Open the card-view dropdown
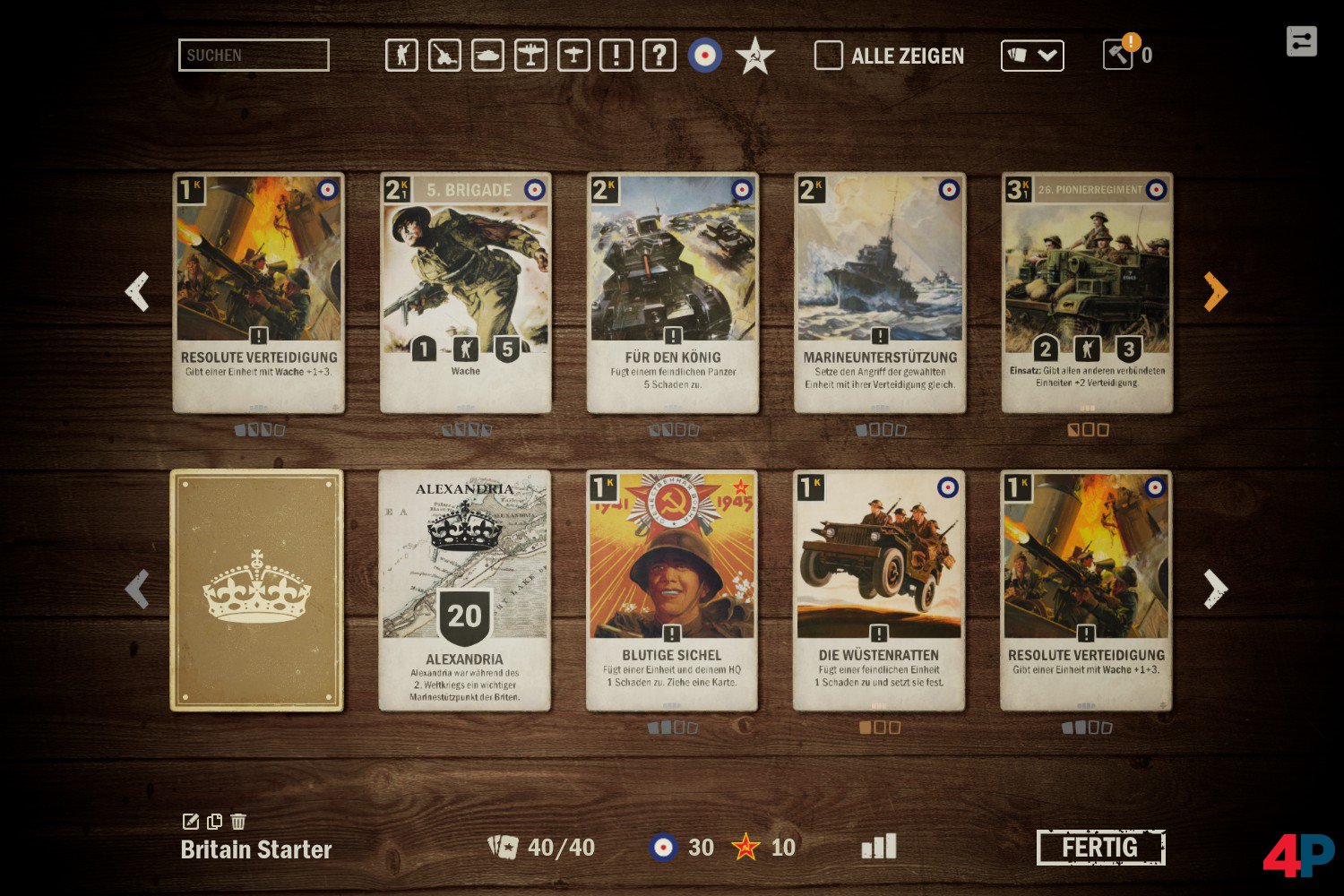The image size is (1344, 896). pyautogui.click(x=1032, y=56)
